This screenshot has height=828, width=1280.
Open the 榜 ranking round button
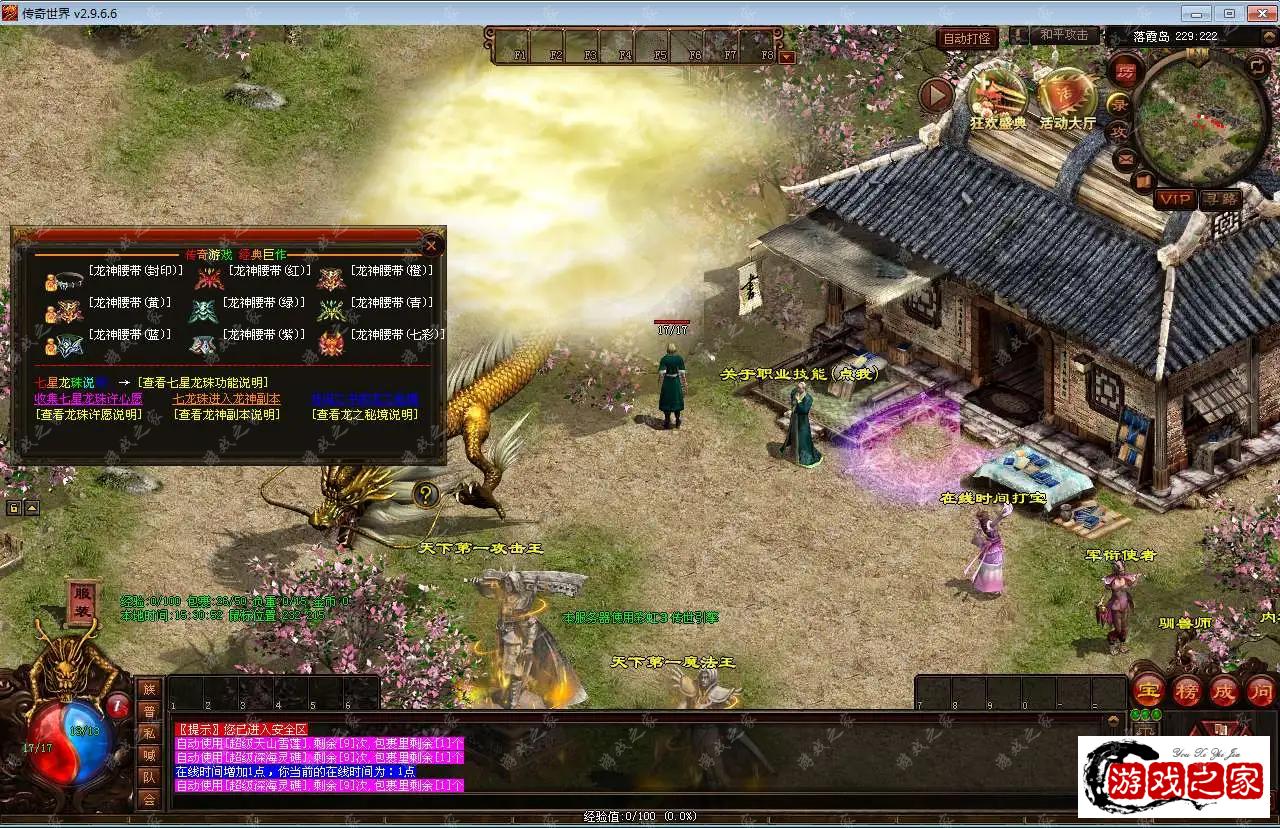tap(1187, 690)
